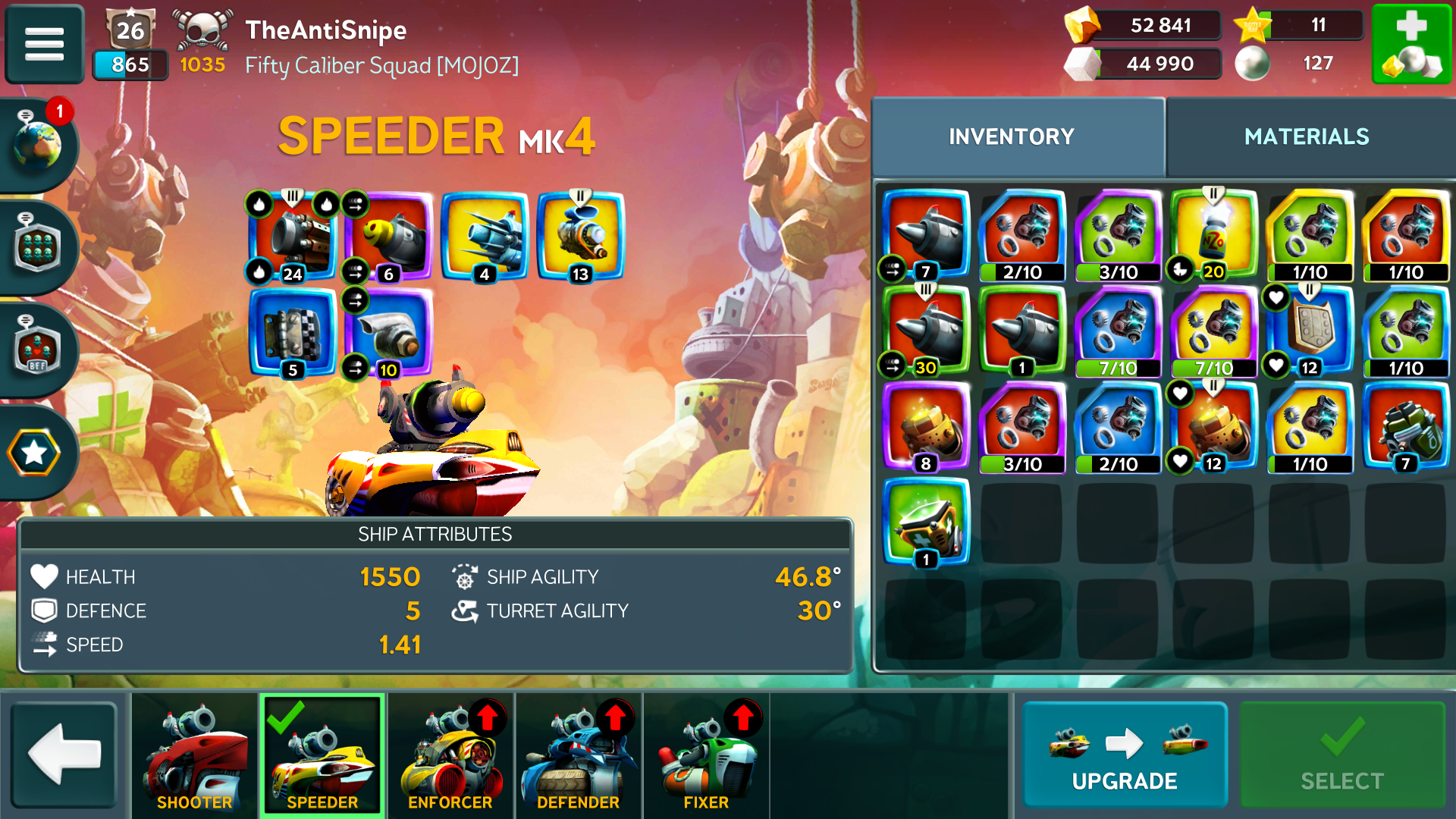1456x819 pixels.
Task: Confirm ship with the Select button
Action: 1341,755
